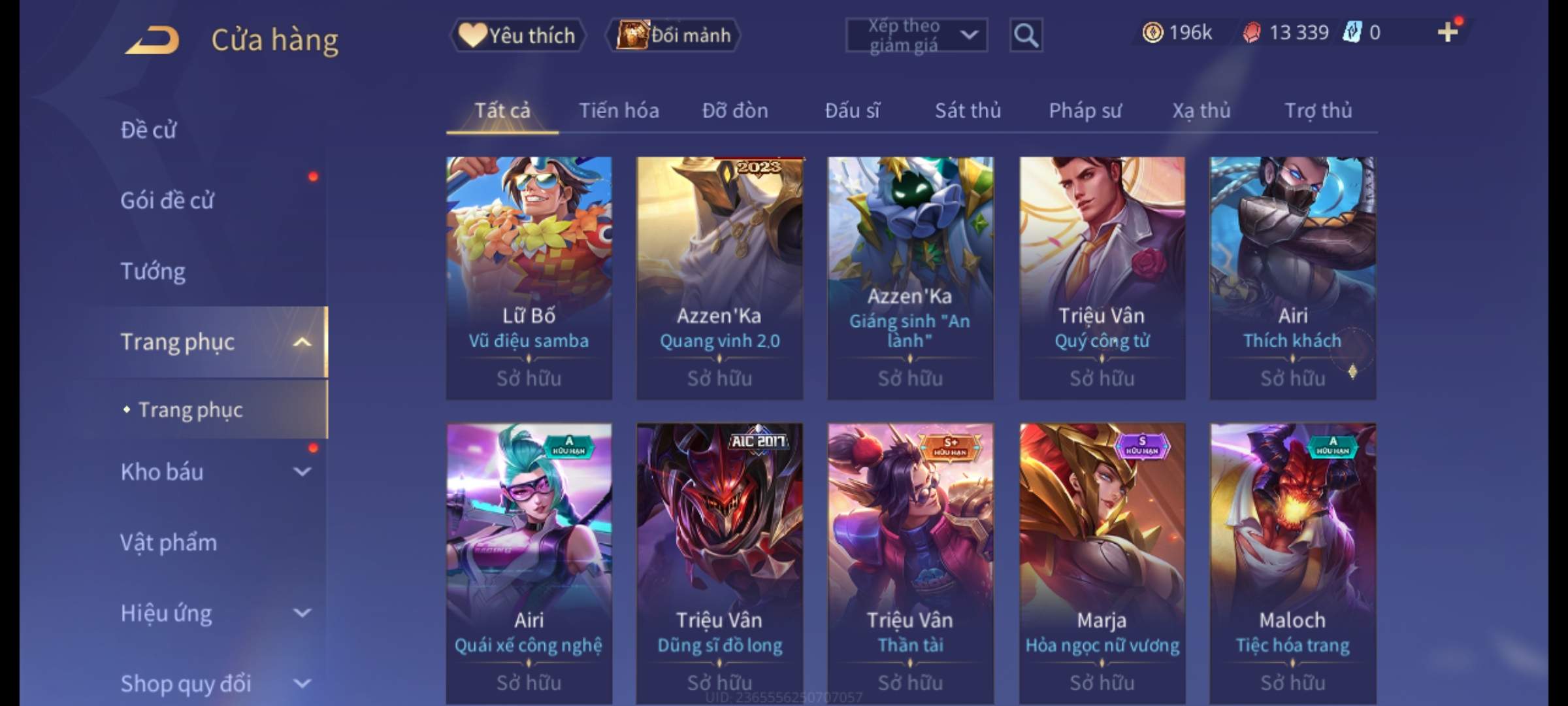The height and width of the screenshot is (706, 1568).
Task: Open the Gói đề cử menu
Action: pyautogui.click(x=167, y=201)
